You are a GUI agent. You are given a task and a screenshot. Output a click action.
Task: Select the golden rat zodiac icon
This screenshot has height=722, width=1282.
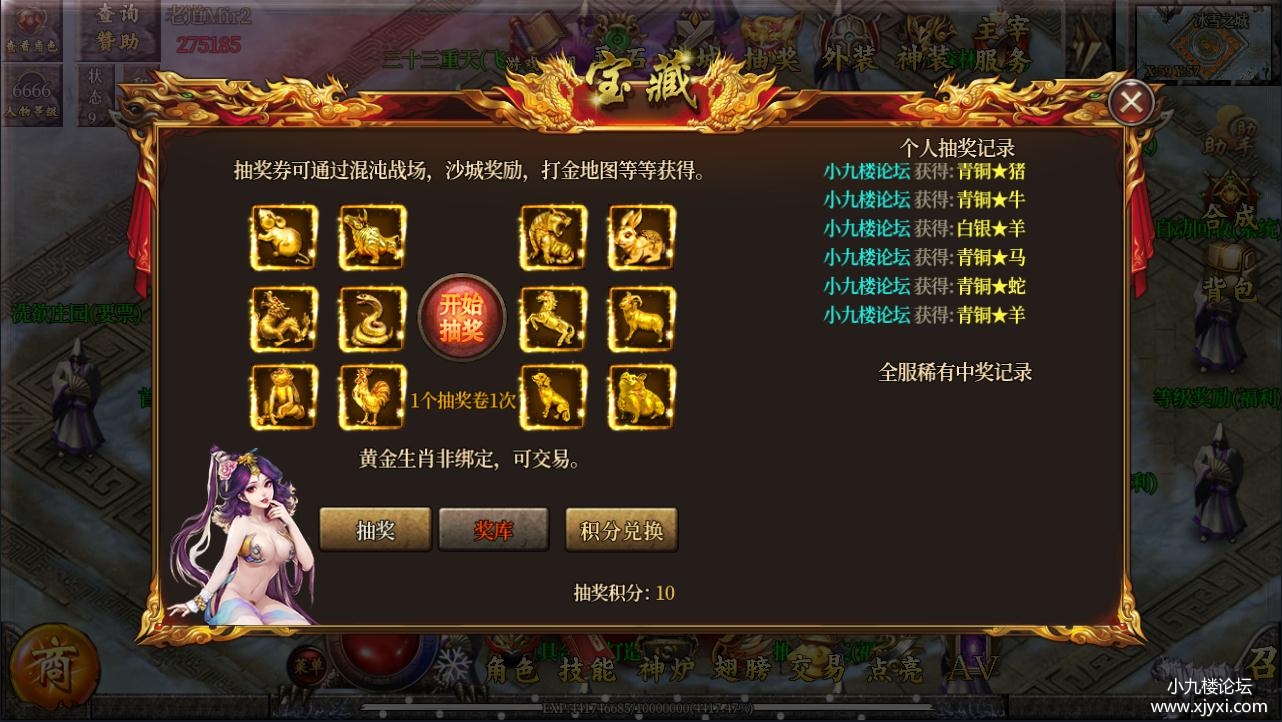pyautogui.click(x=283, y=238)
